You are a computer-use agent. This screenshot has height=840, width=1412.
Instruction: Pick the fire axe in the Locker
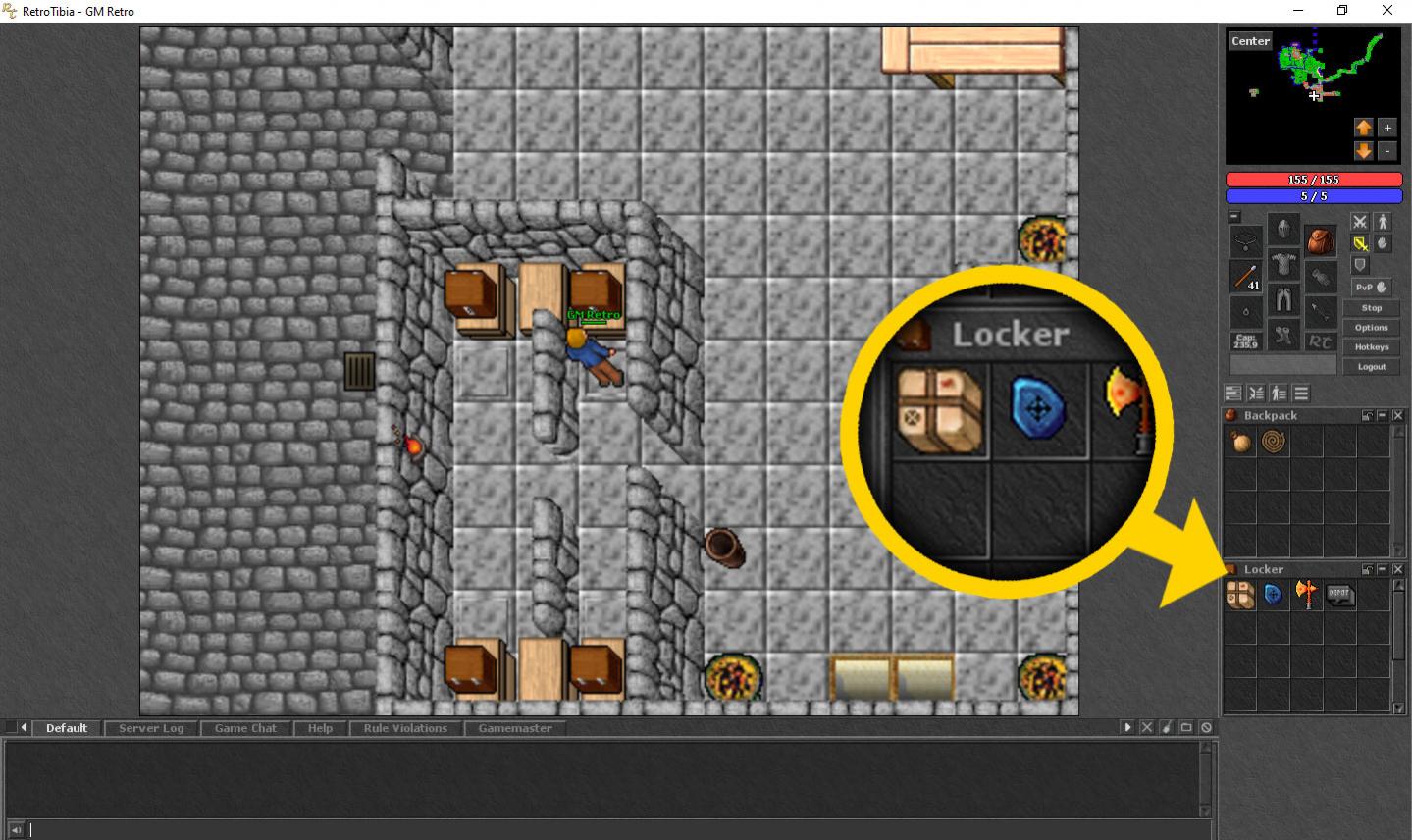(x=1306, y=595)
